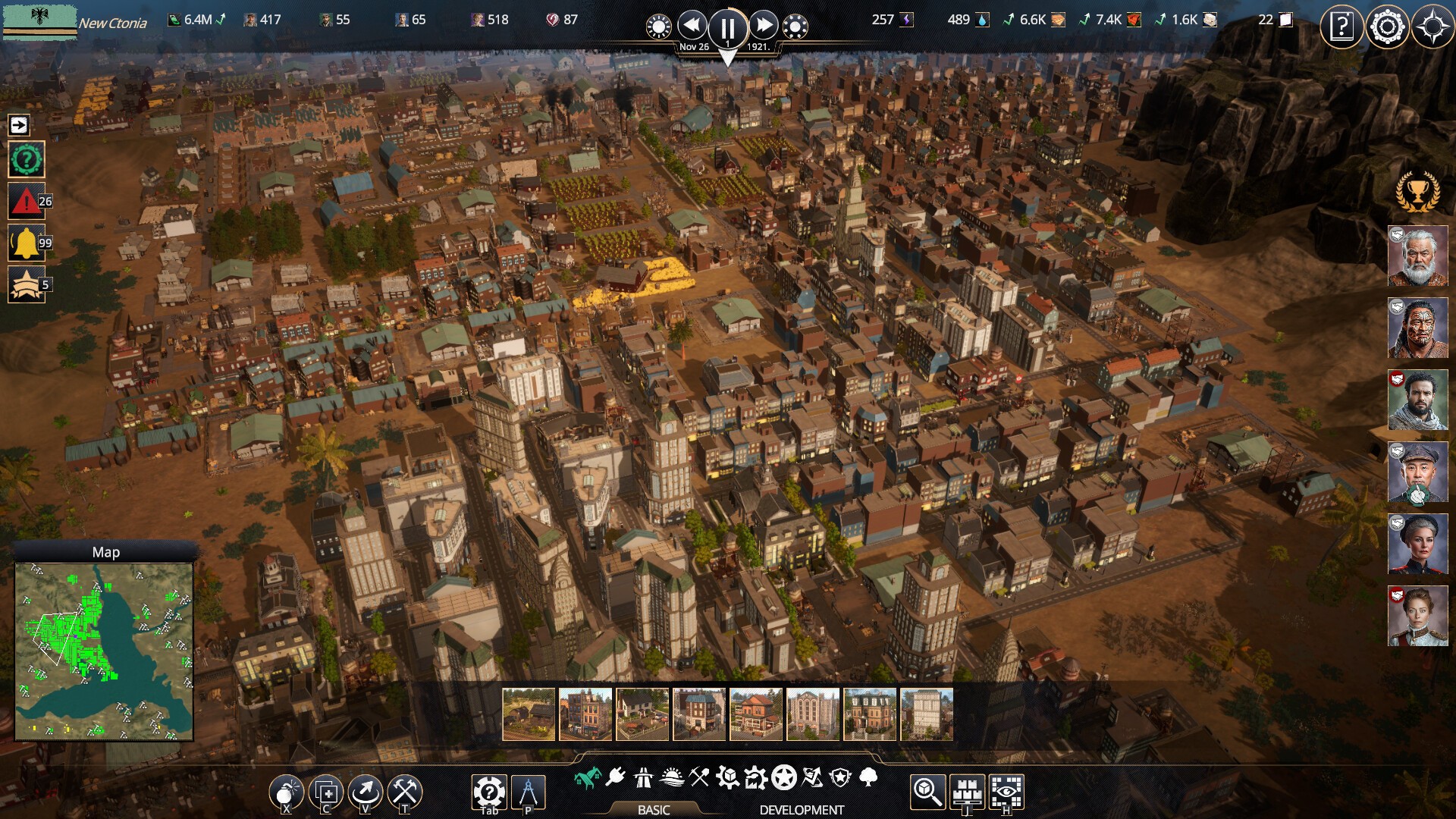Open the electric plug power category
1456x819 pixels.
(616, 777)
